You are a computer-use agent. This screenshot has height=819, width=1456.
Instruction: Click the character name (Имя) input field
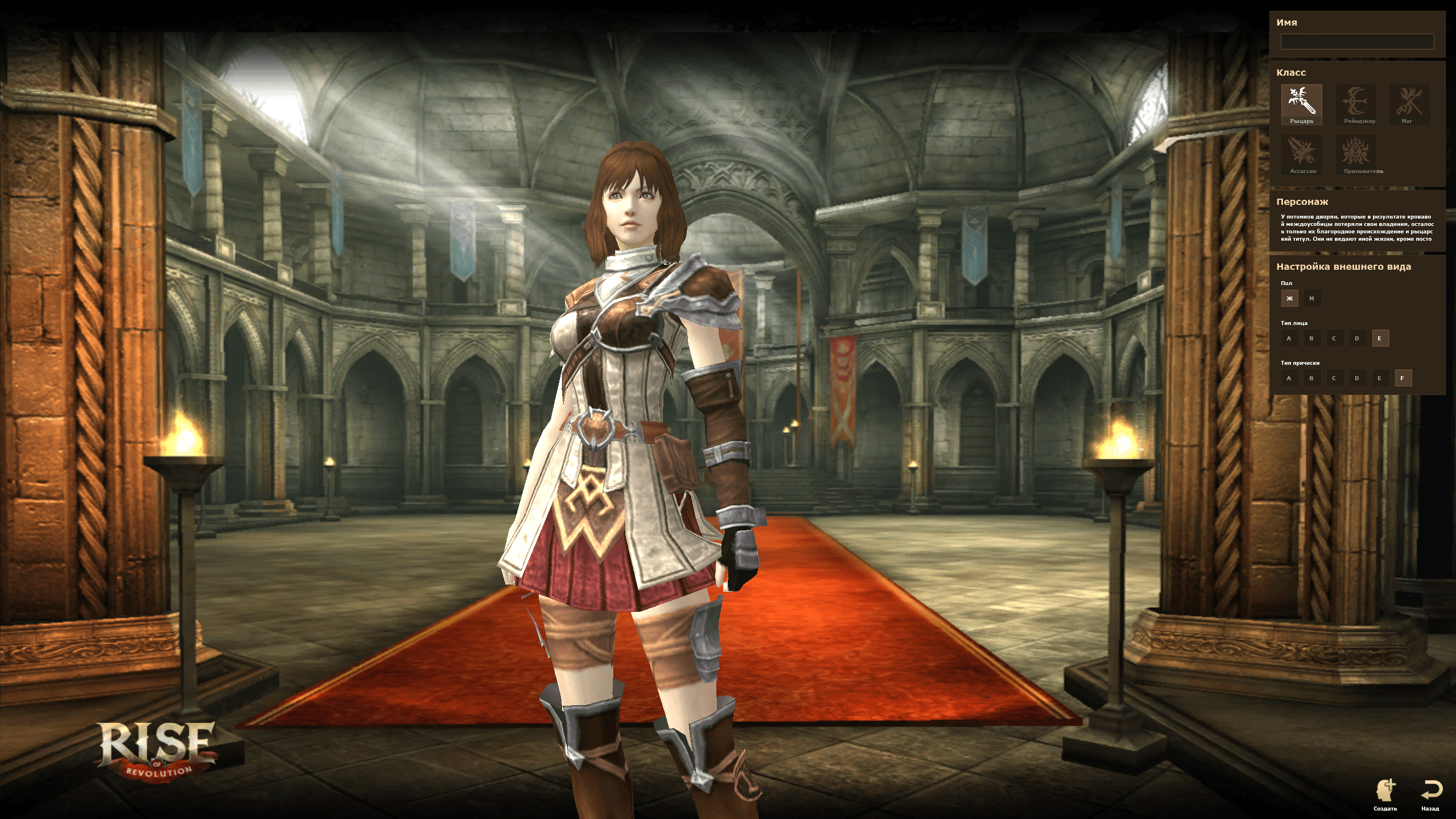[x=1356, y=42]
